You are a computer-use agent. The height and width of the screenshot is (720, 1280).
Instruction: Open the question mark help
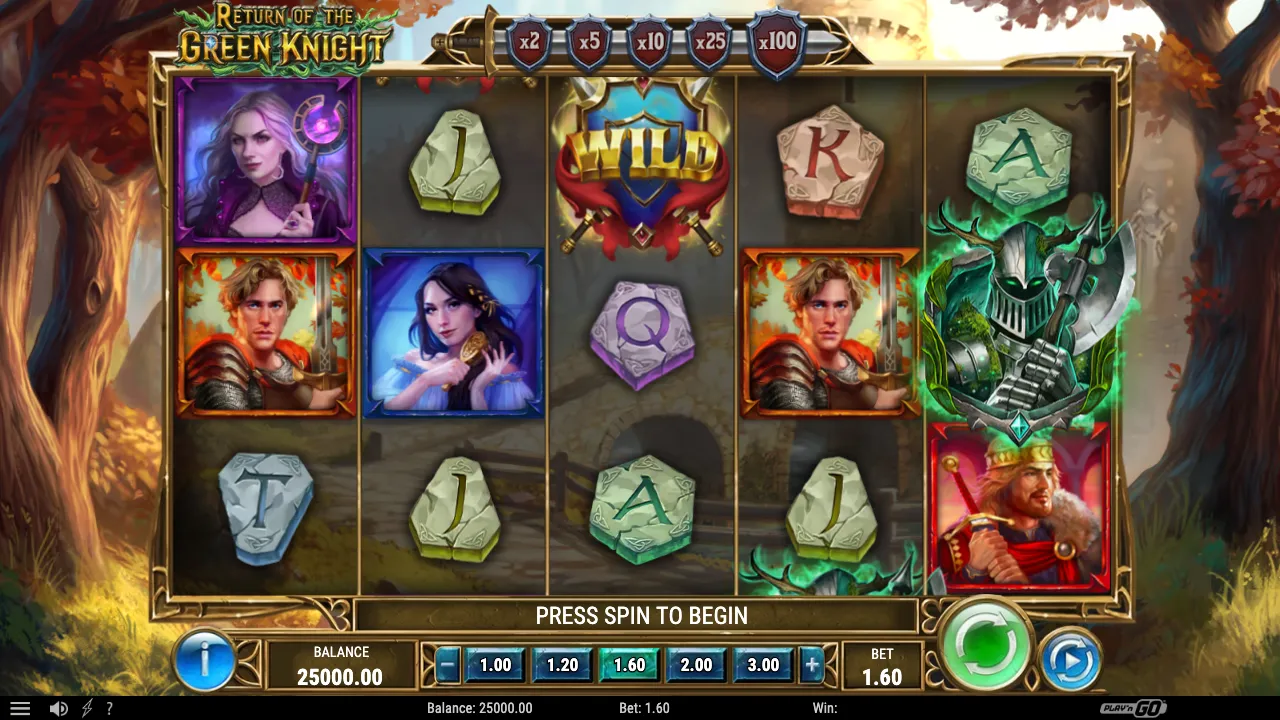(x=109, y=708)
